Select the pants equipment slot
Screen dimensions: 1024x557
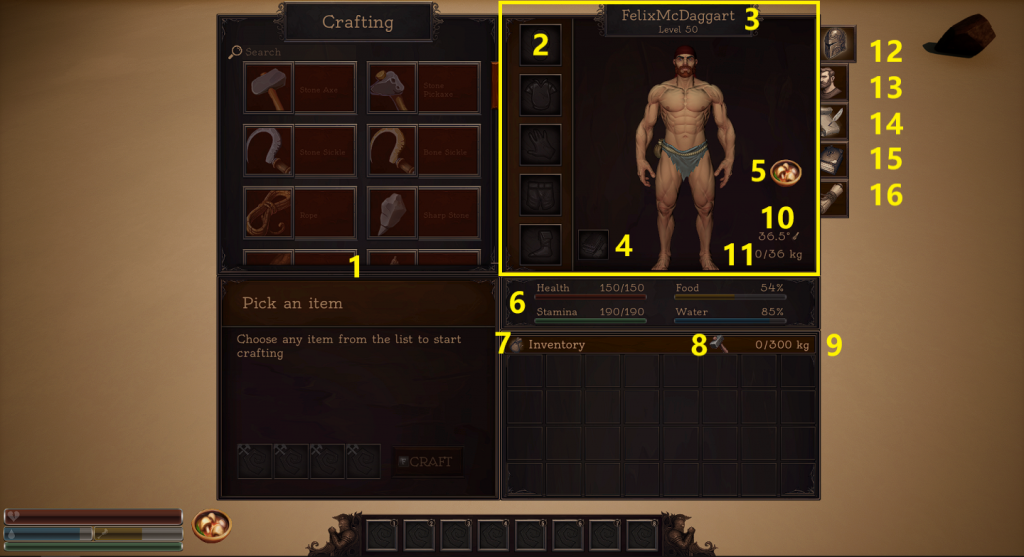(x=540, y=195)
